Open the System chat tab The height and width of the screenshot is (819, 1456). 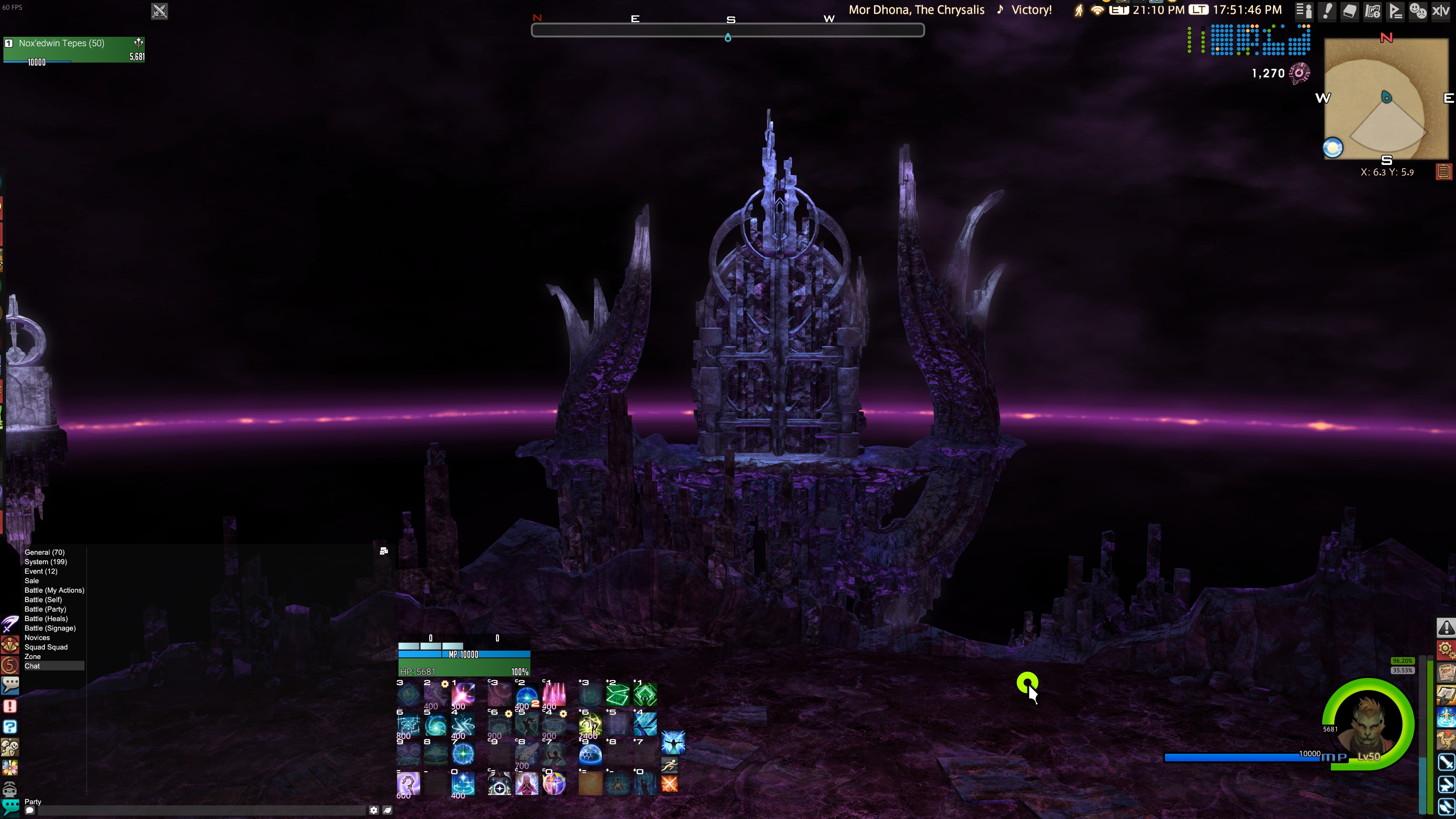point(45,562)
